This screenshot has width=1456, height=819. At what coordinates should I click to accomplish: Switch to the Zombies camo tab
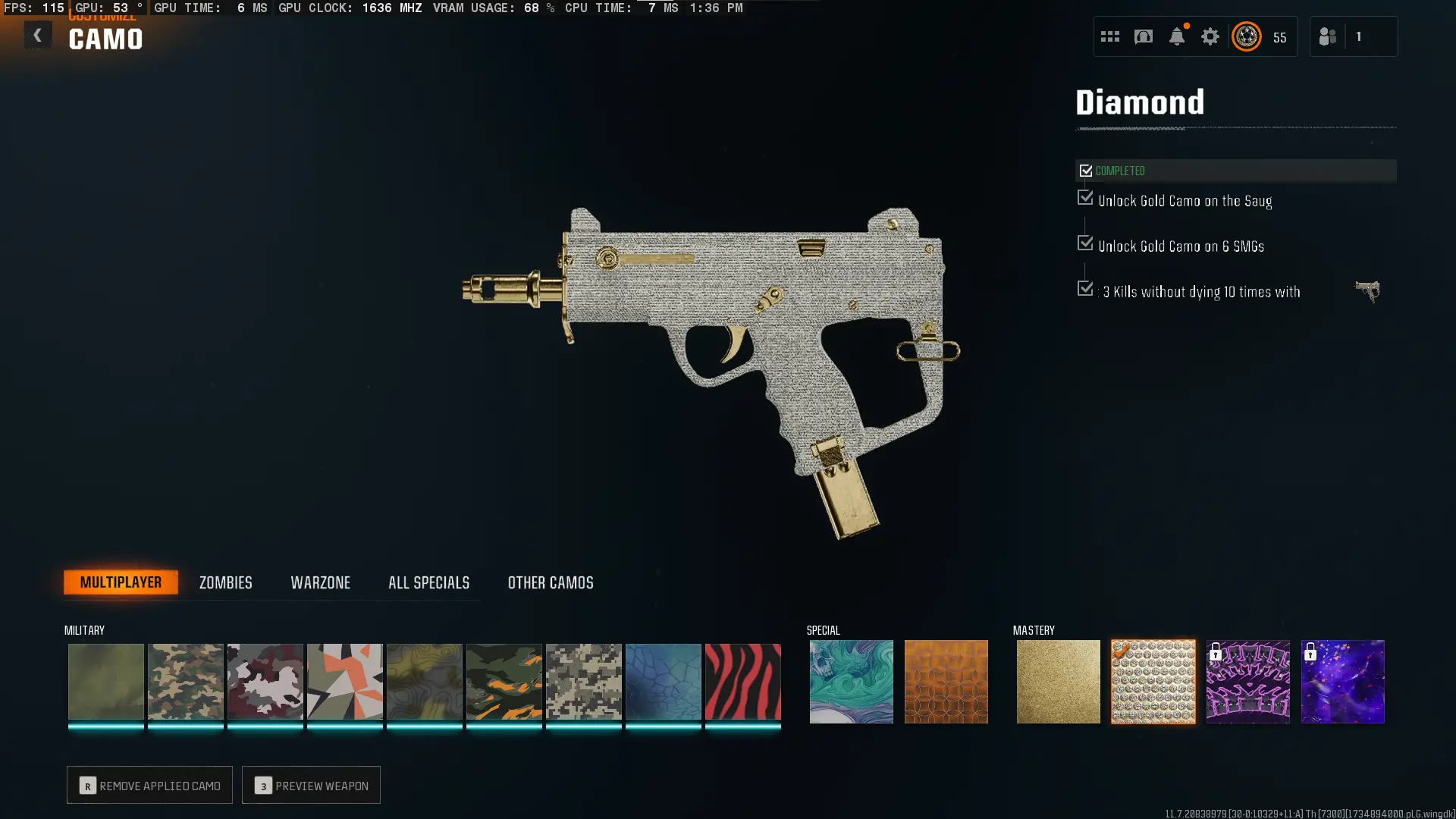point(225,582)
